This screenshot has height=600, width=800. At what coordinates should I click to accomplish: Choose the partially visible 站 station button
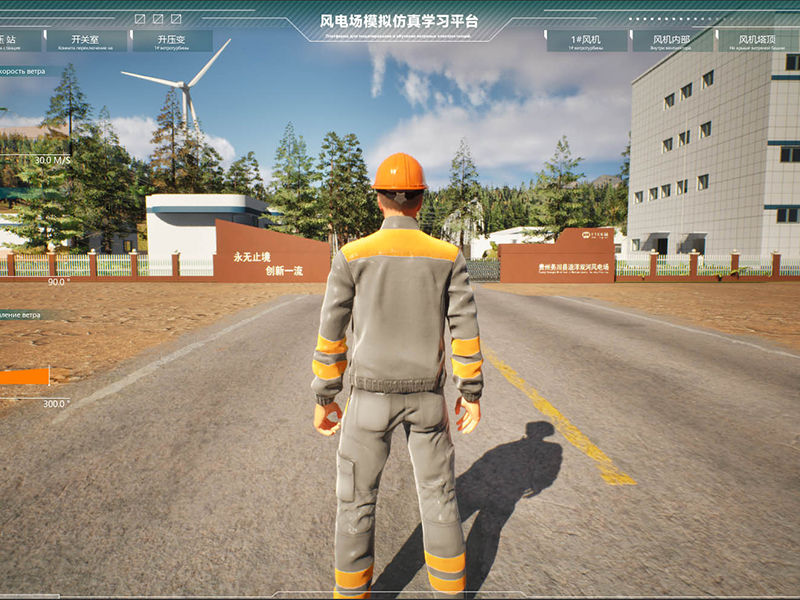(20, 41)
